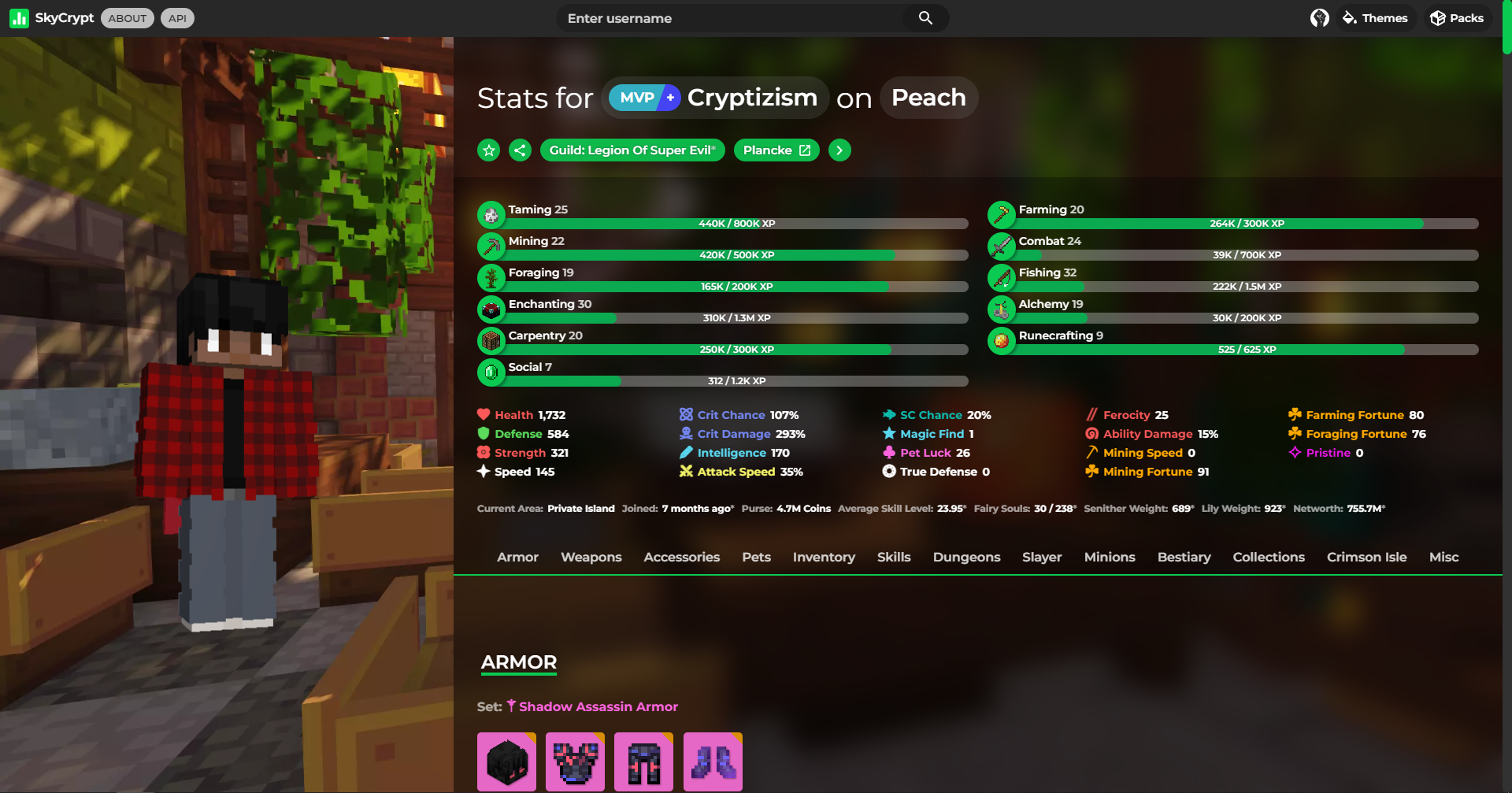The width and height of the screenshot is (1512, 793).
Task: Click the ABOUT button
Action: 127,17
